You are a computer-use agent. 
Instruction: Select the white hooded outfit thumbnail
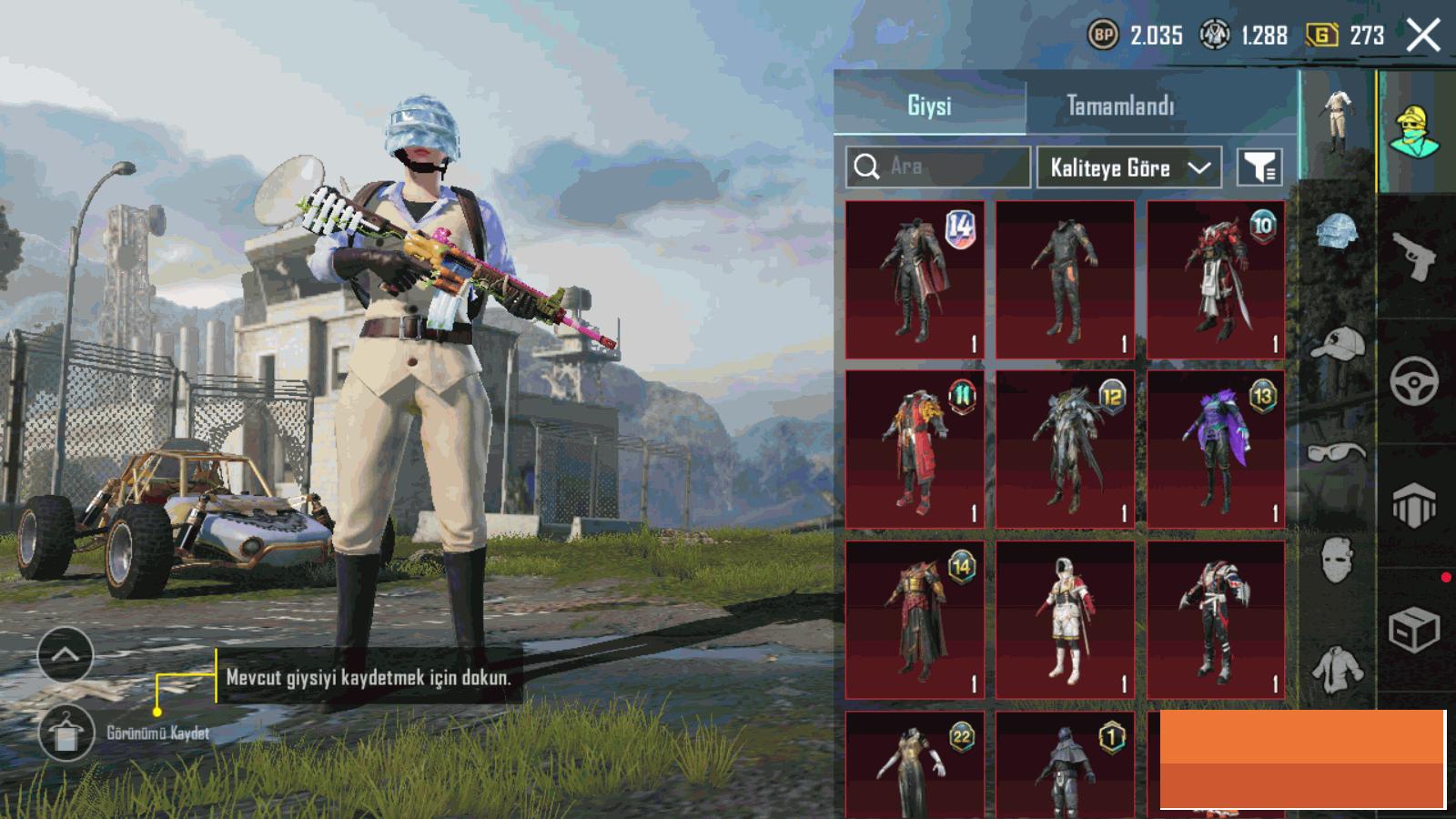click(x=1065, y=620)
